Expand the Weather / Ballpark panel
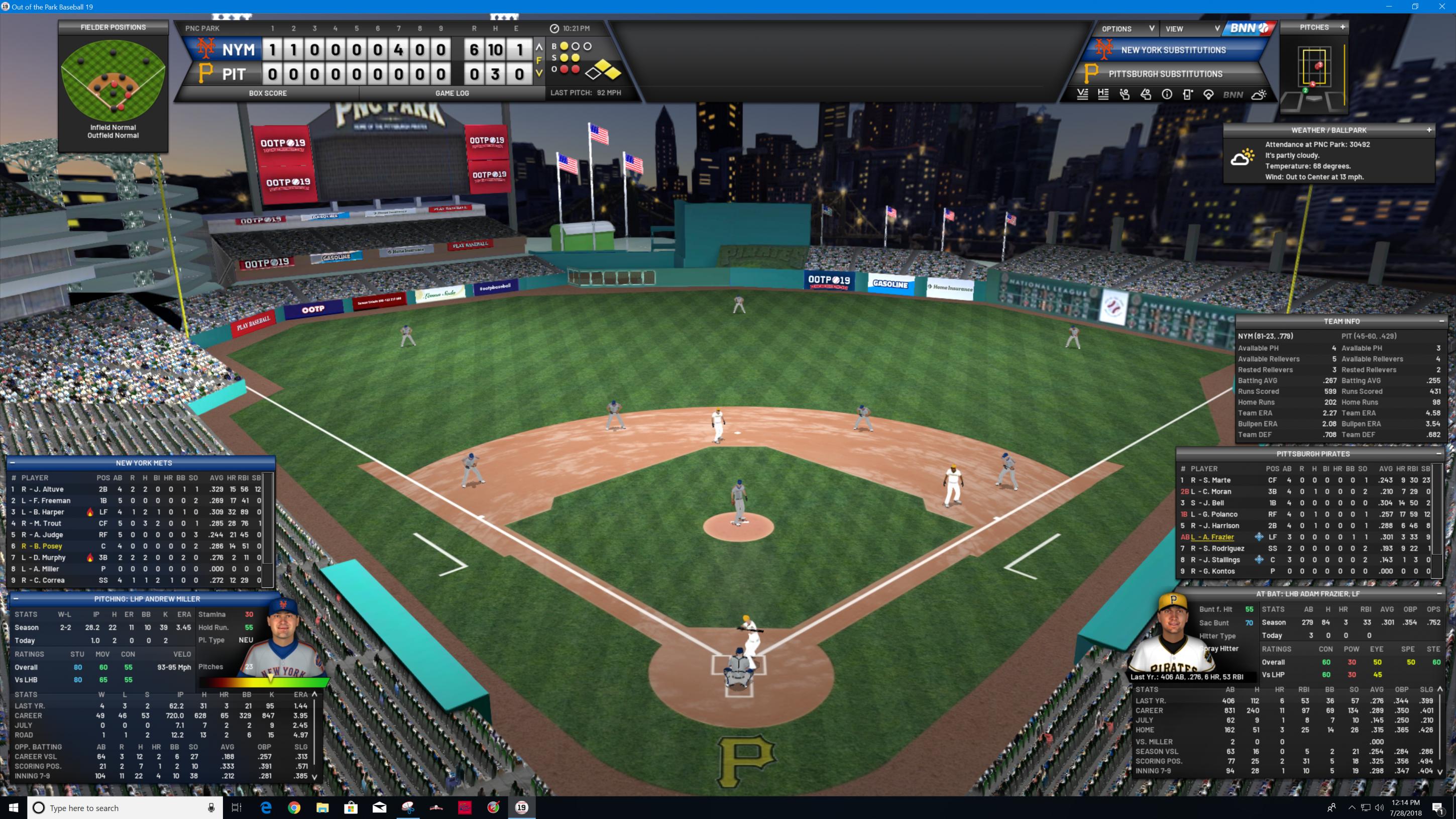The image size is (1456, 819). coord(1429,130)
